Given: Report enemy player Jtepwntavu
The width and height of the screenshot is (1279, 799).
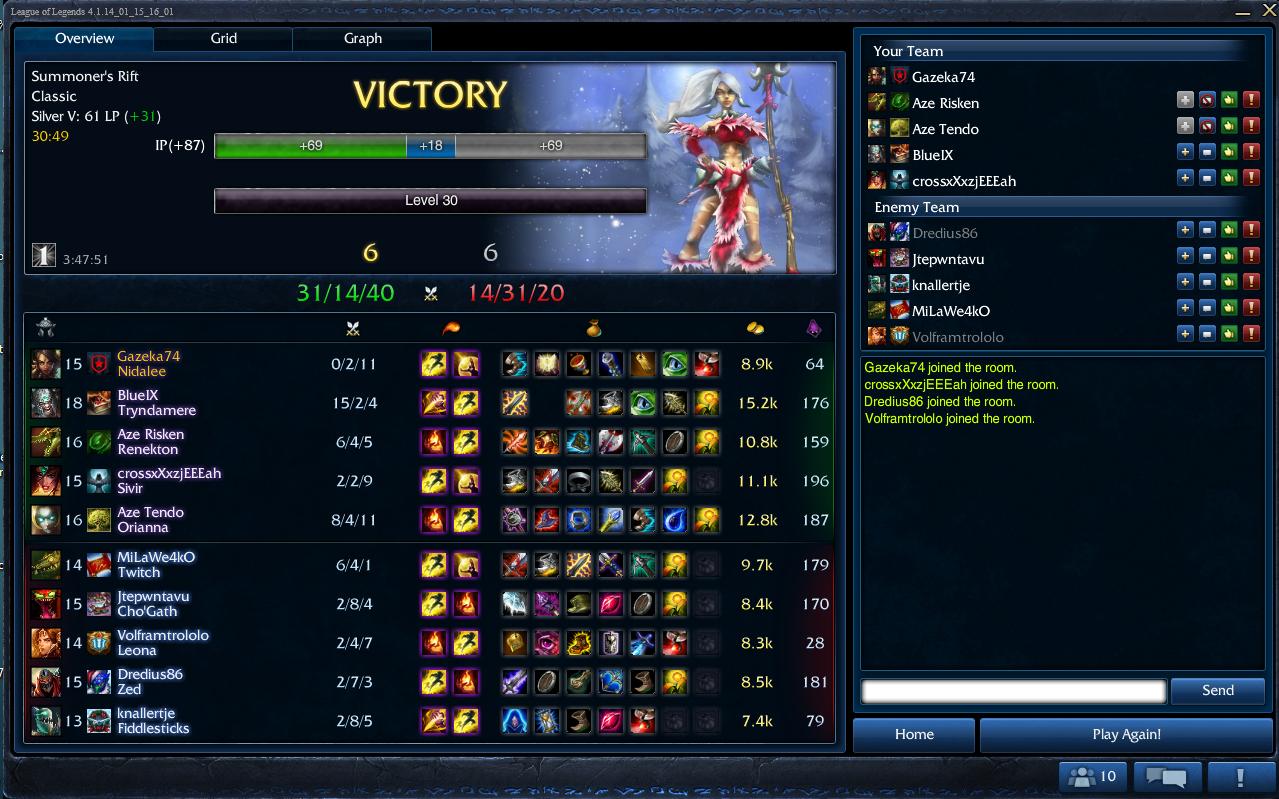Looking at the screenshot, I should pyautogui.click(x=1251, y=259).
